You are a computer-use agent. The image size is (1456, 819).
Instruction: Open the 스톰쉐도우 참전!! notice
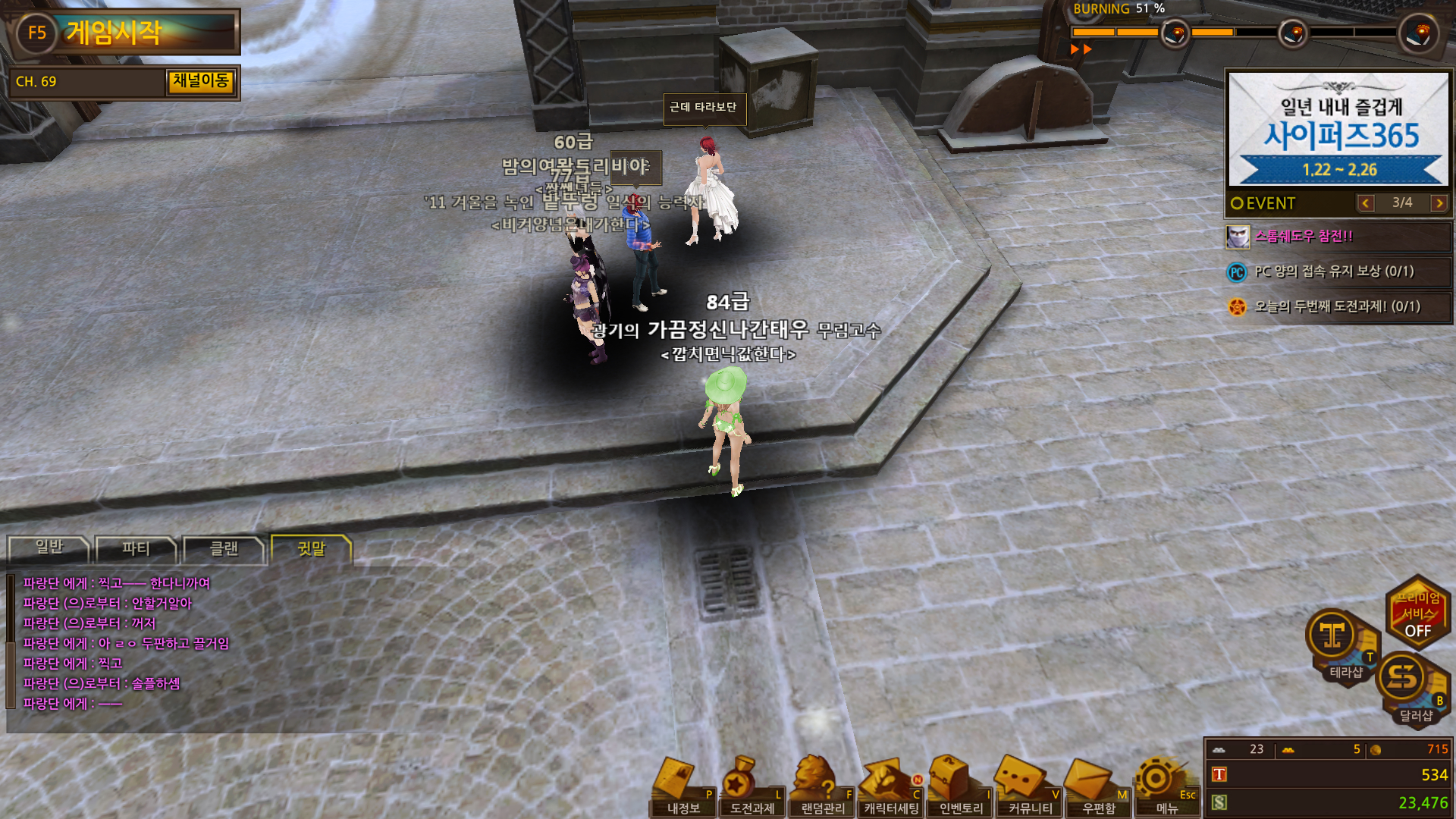tap(1338, 237)
